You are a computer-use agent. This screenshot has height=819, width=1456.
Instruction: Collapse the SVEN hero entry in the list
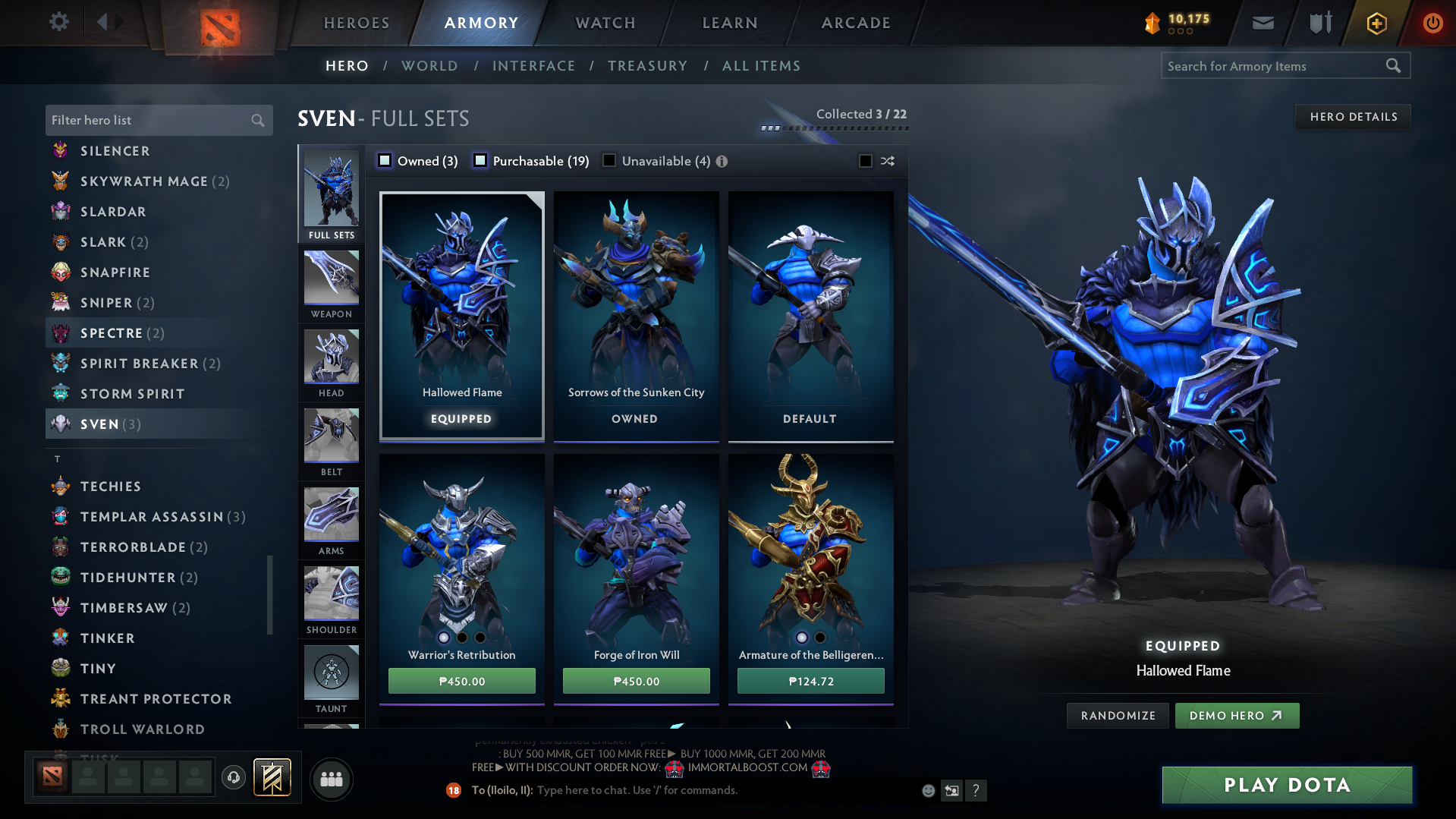pyautogui.click(x=100, y=424)
